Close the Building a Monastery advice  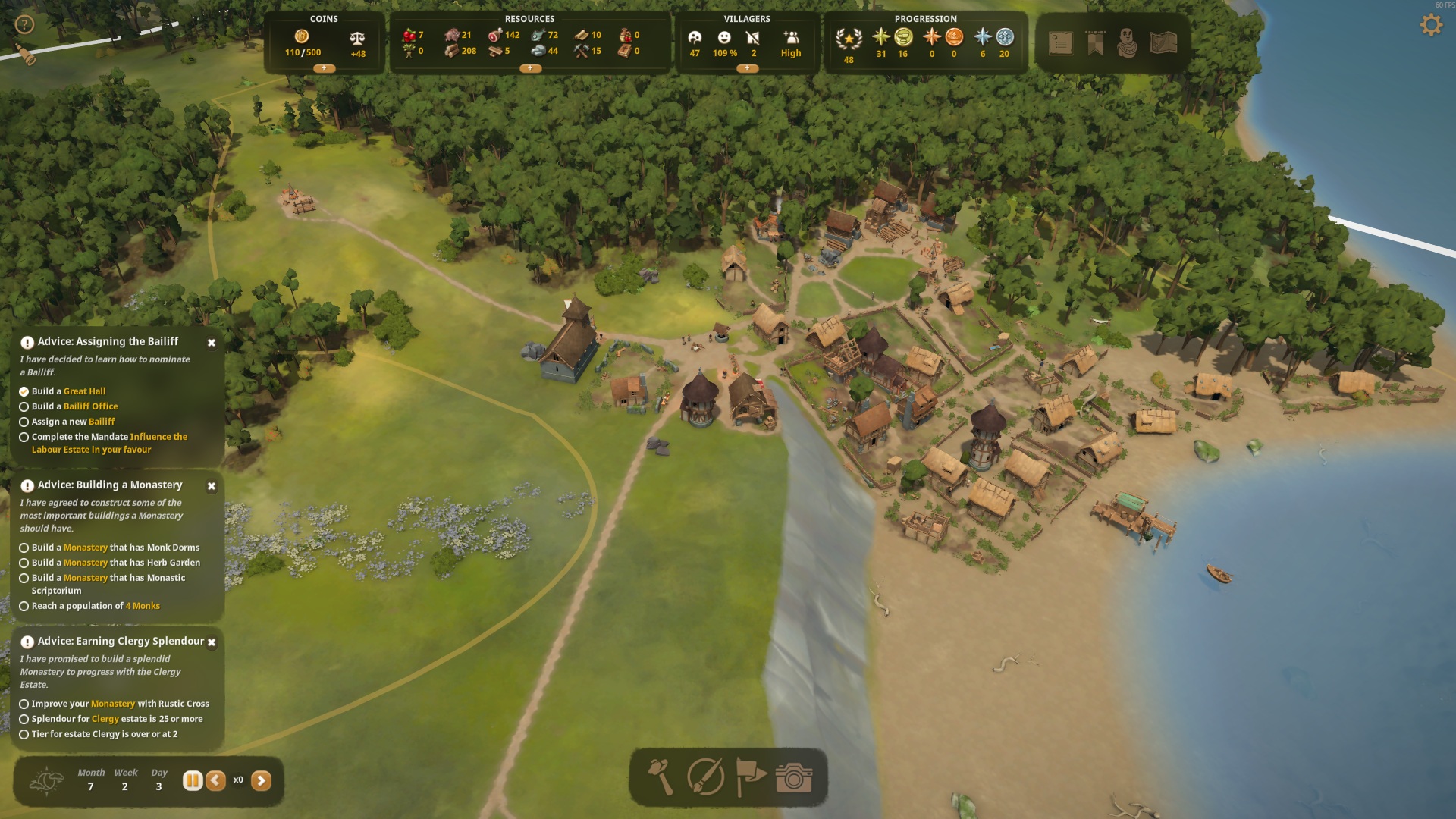point(212,486)
